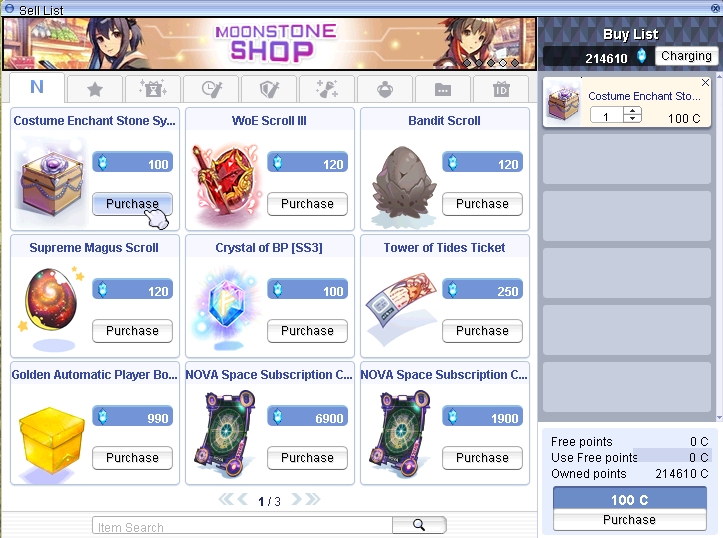Jump to the last shop page
The image size is (723, 538).
tap(312, 500)
